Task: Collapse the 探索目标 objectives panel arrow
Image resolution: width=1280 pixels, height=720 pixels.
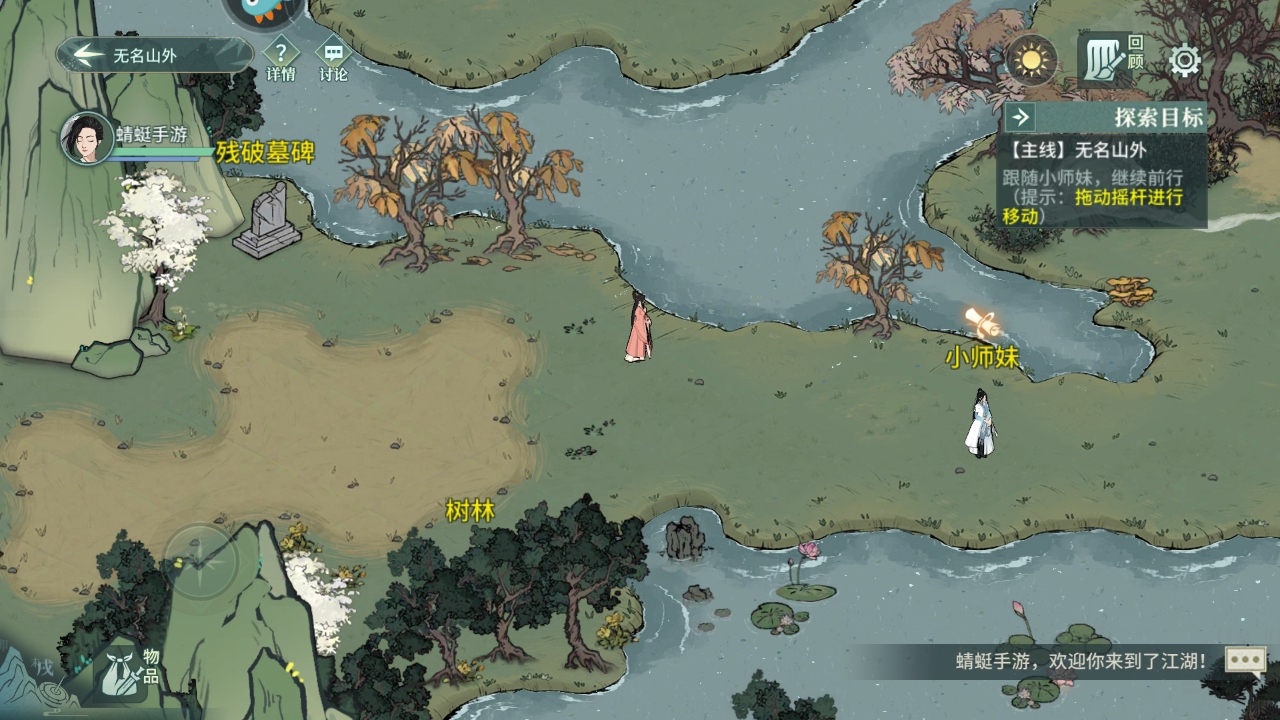Action: coord(1021,117)
